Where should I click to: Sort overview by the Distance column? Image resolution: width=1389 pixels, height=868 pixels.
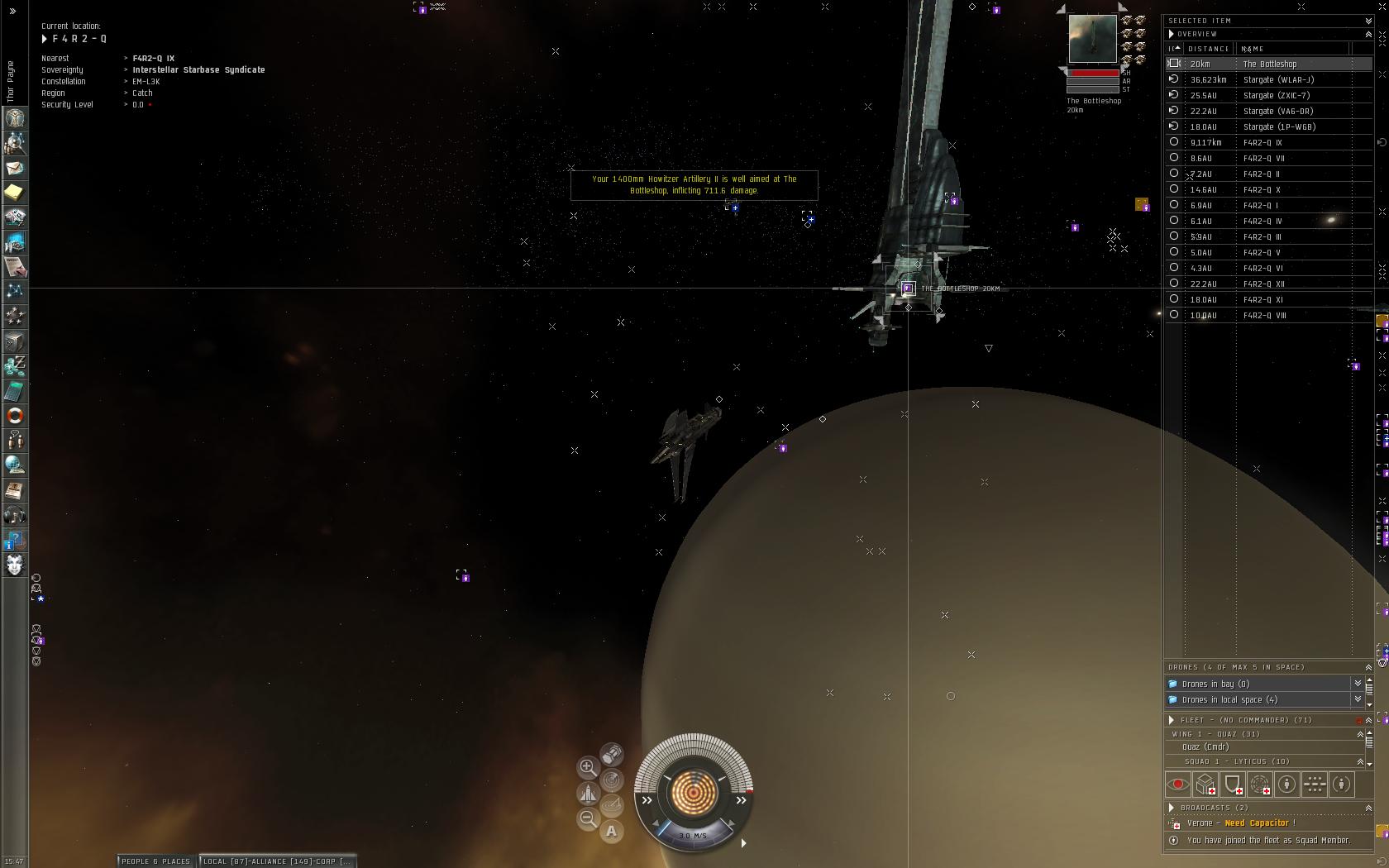click(1208, 49)
